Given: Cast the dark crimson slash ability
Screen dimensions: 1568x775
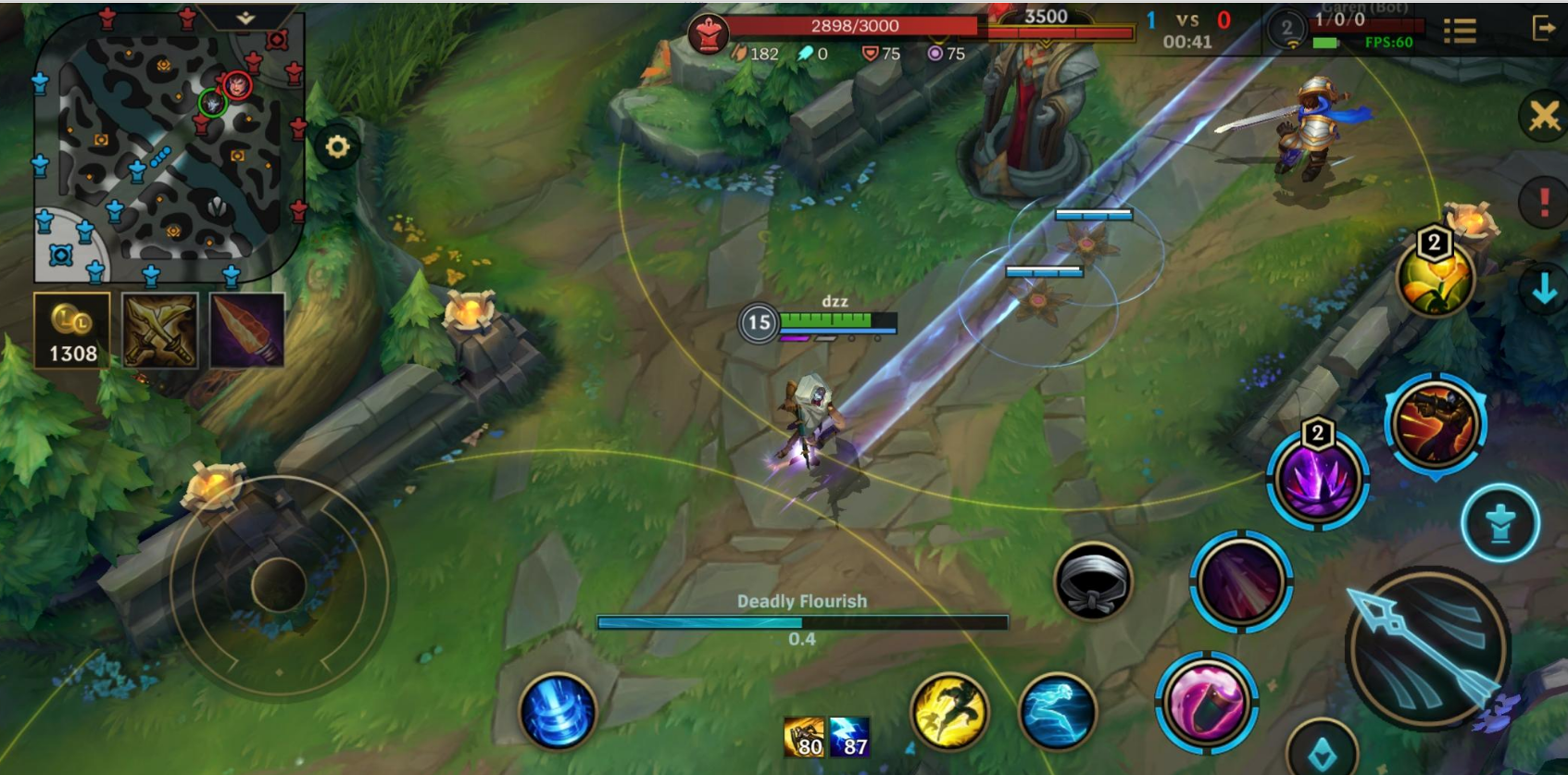Looking at the screenshot, I should (x=1241, y=581).
